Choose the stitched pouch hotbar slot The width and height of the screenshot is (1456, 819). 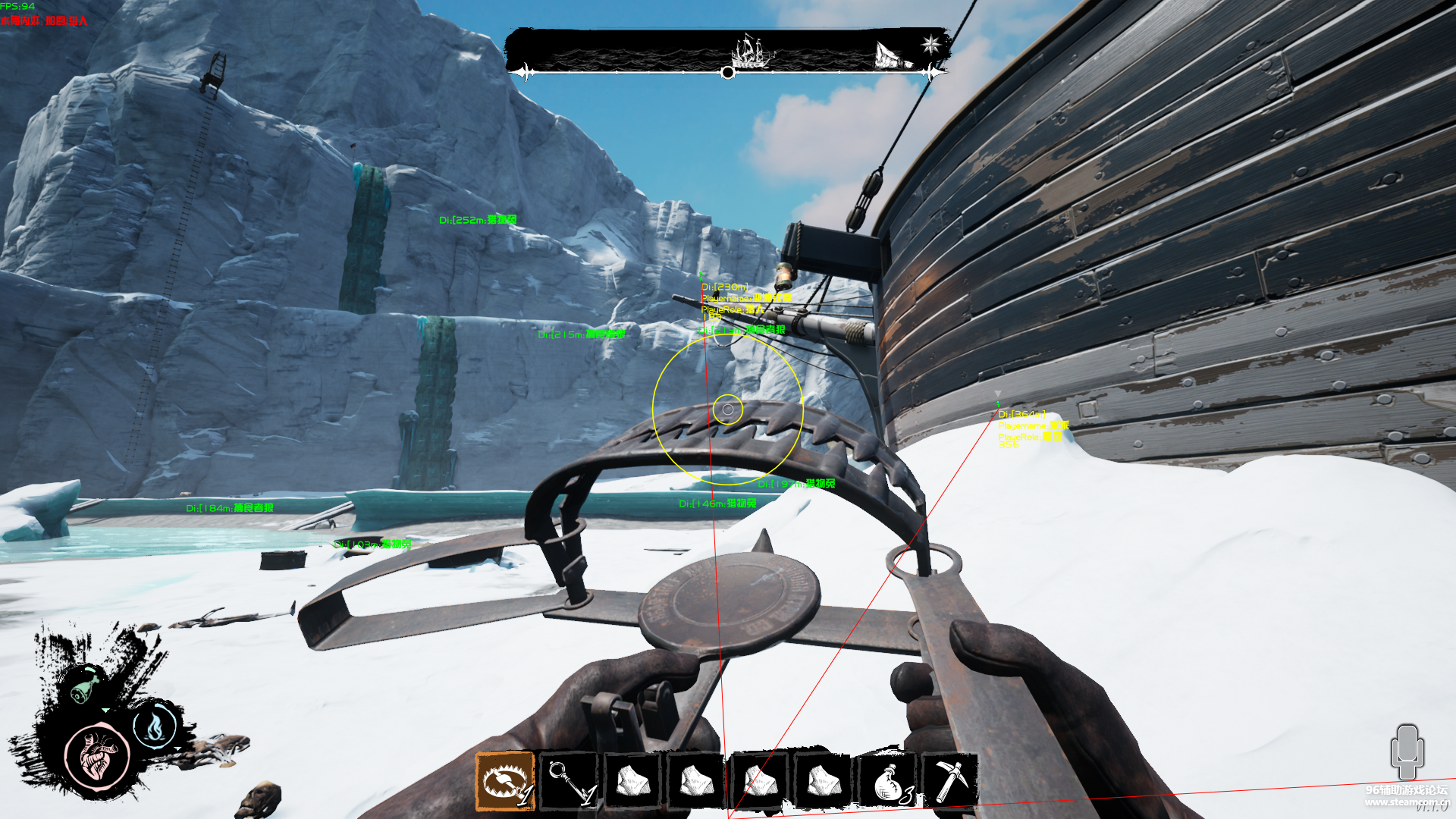888,782
